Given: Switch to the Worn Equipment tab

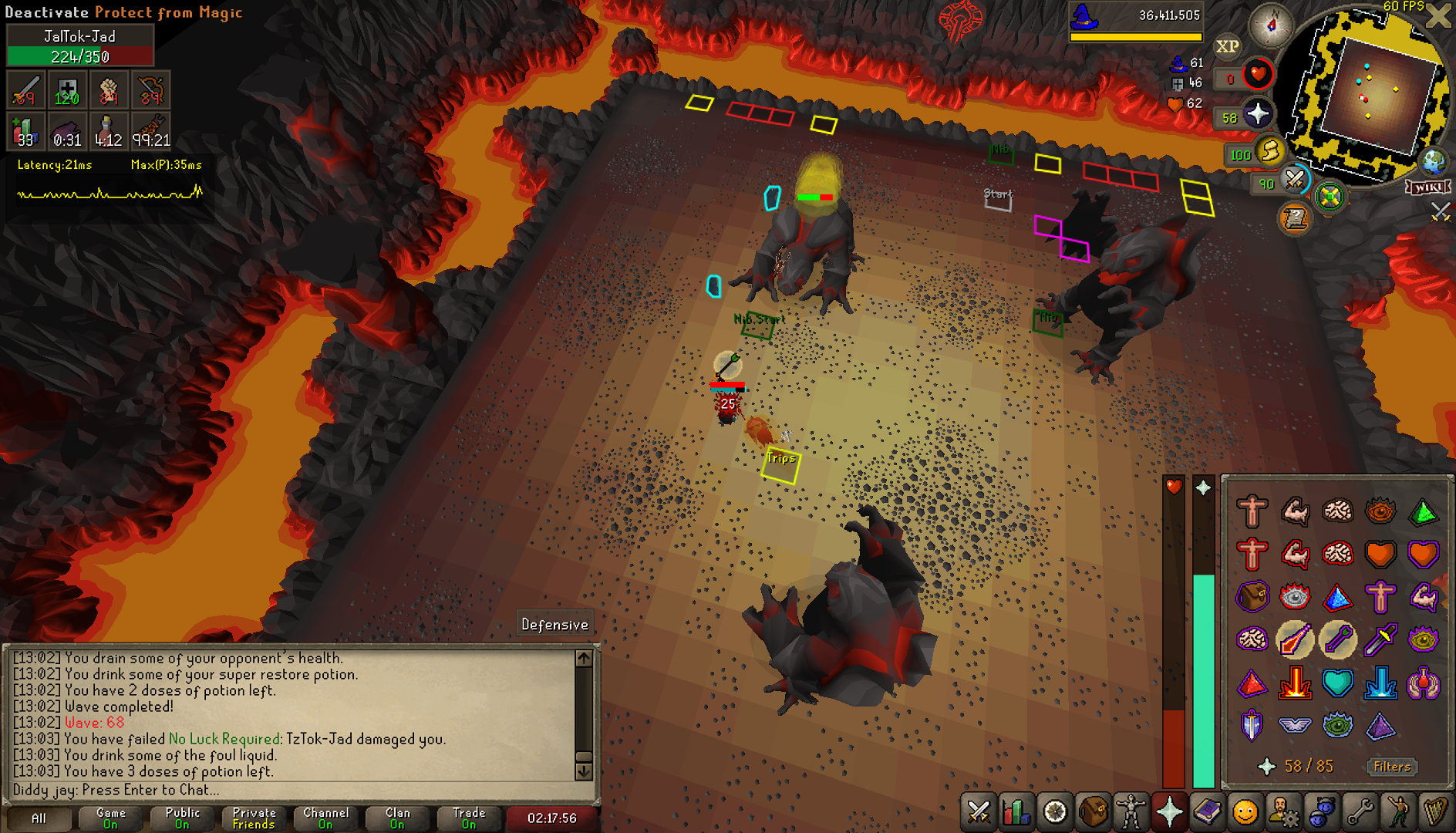Looking at the screenshot, I should coord(1131,812).
